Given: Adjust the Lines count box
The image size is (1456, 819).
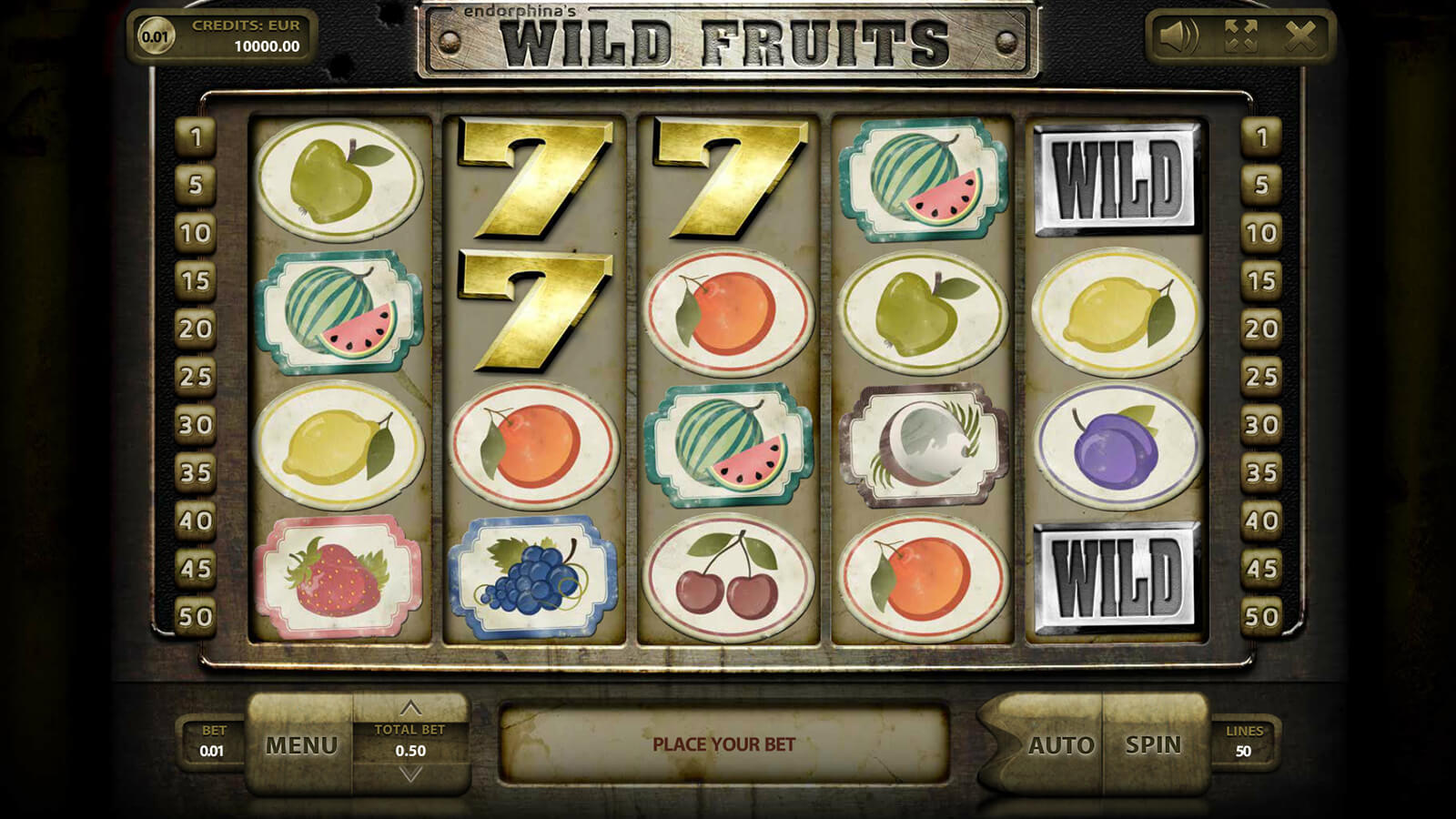Looking at the screenshot, I should pos(1243,743).
